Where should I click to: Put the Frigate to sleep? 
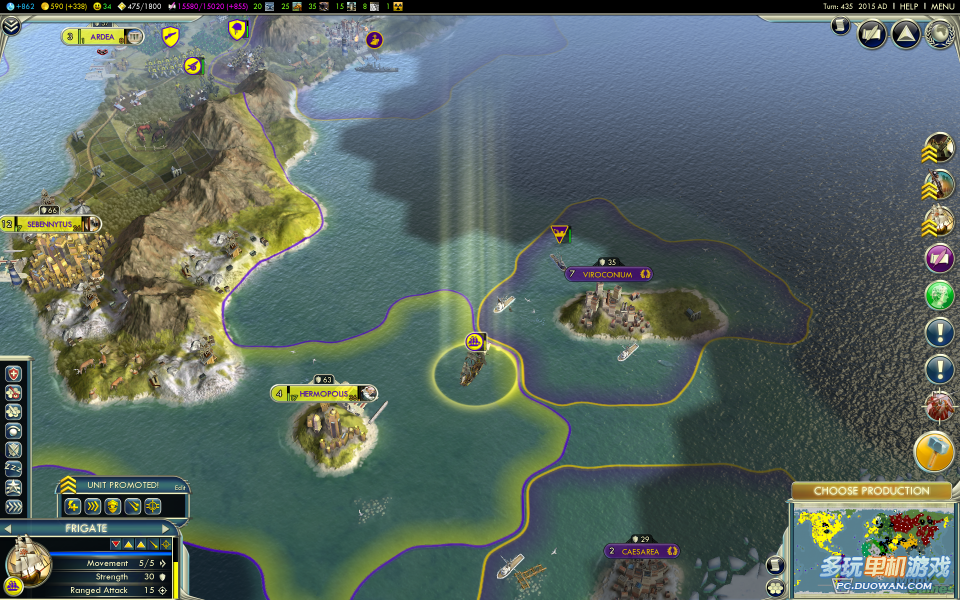13,467
